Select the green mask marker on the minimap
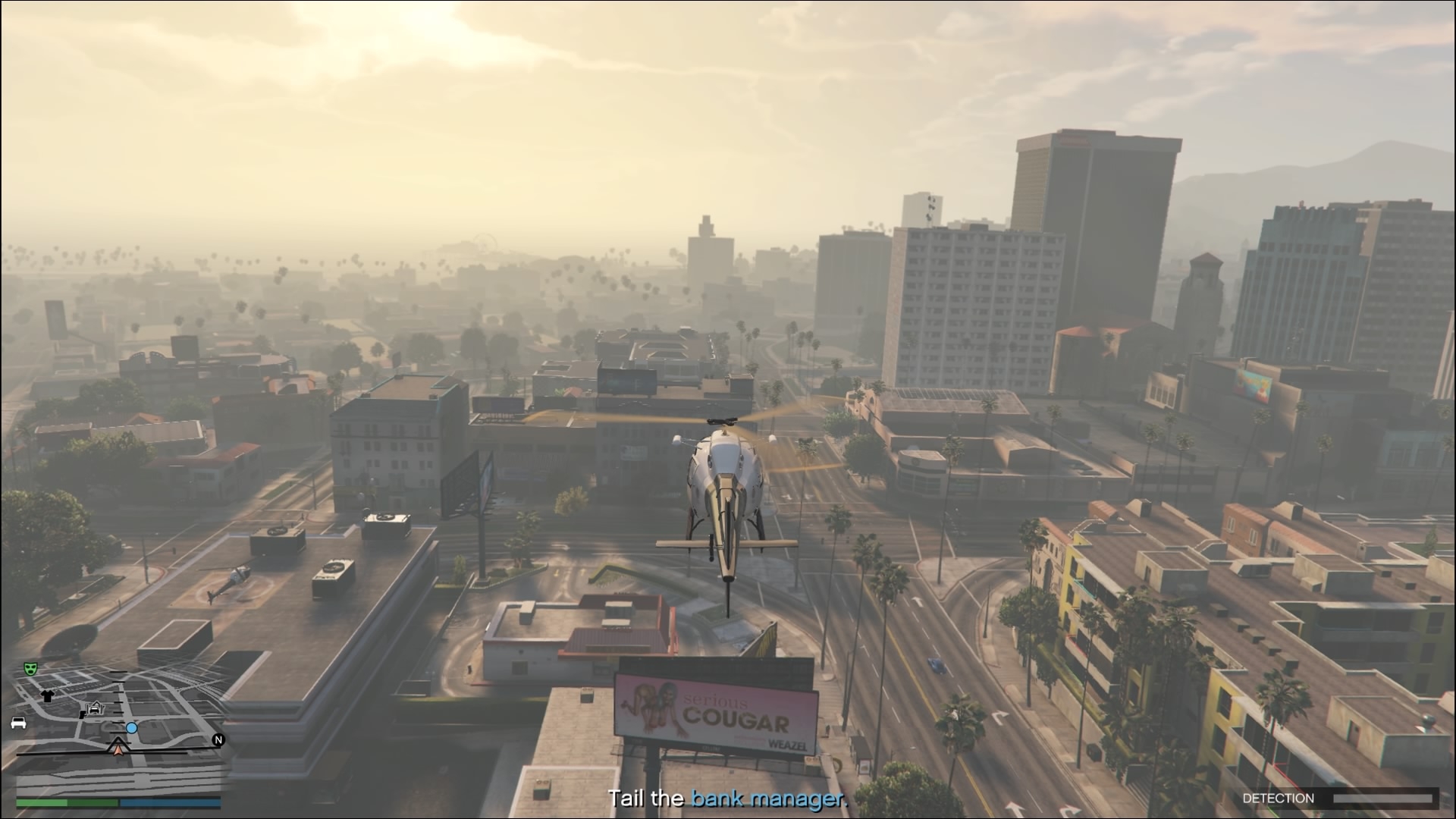Screen dimensions: 1456x819 pyautogui.click(x=30, y=668)
